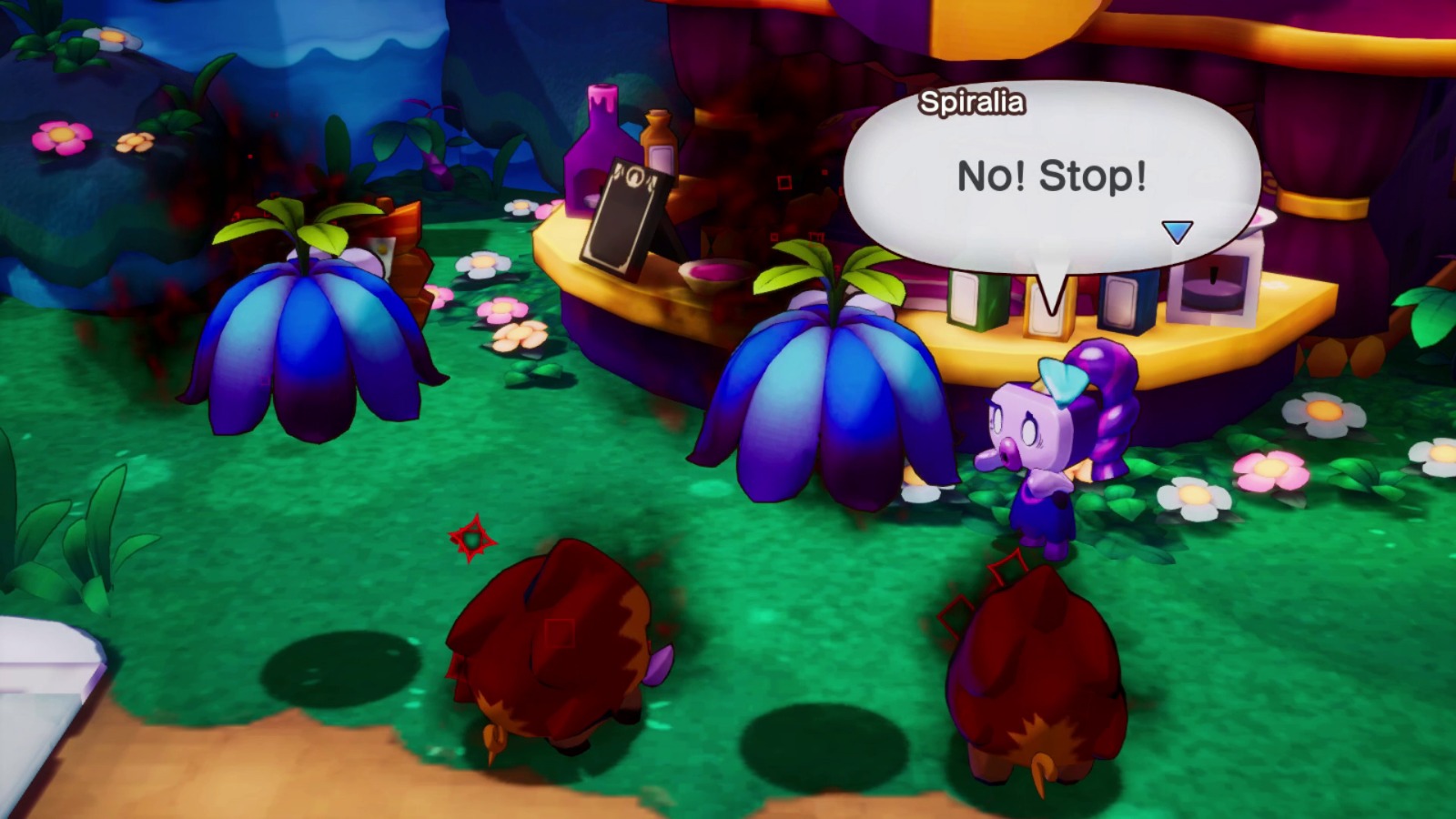Click the blue triangle to advance dialogue
The width and height of the screenshot is (1456, 819).
(x=1178, y=232)
